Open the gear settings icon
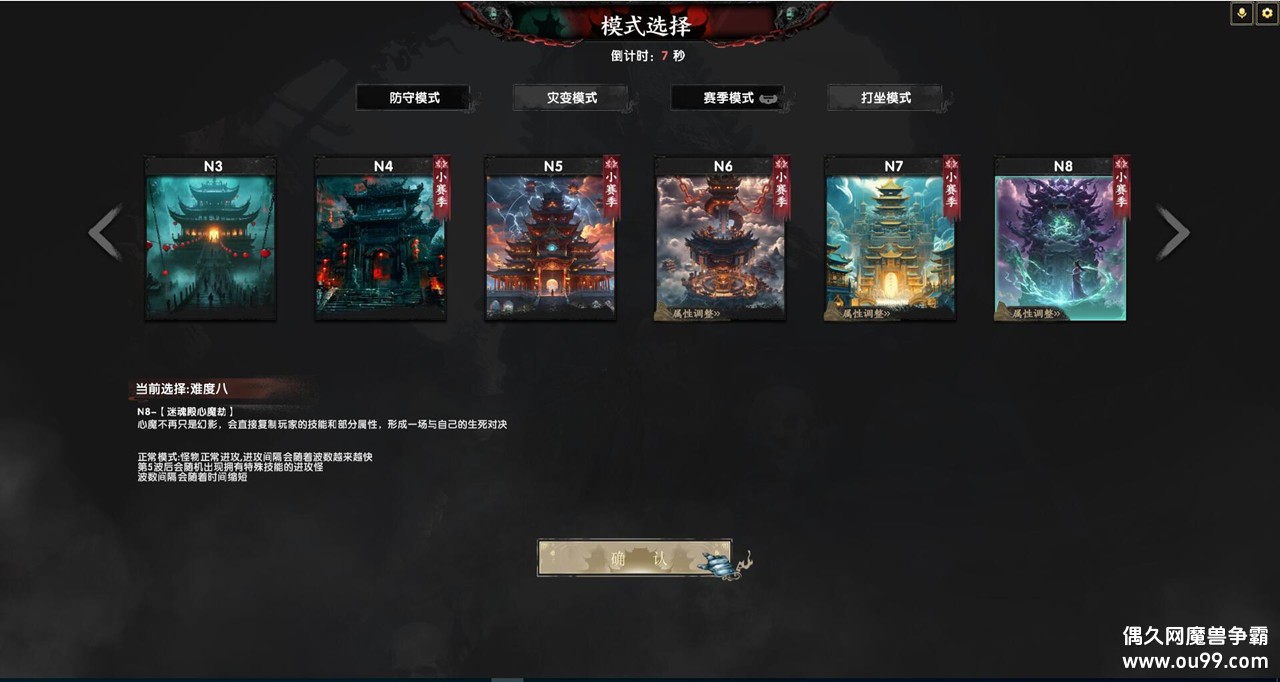Image resolution: width=1280 pixels, height=682 pixels. coord(1266,13)
